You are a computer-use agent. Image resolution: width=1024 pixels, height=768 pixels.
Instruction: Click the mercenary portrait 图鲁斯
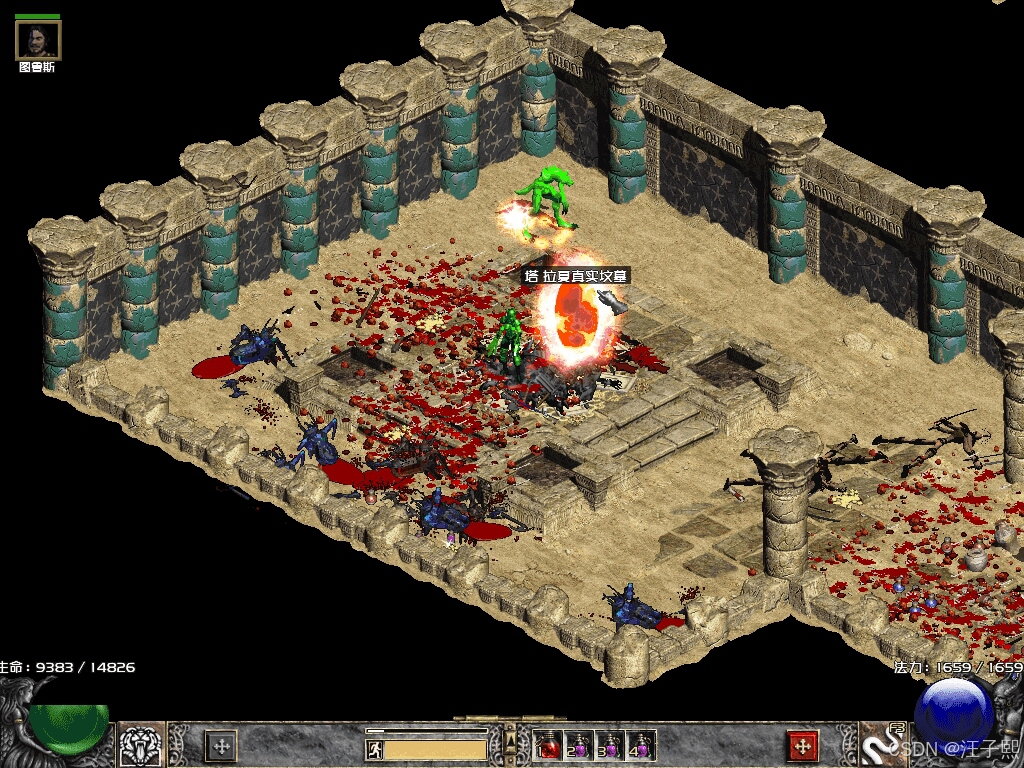click(x=38, y=40)
